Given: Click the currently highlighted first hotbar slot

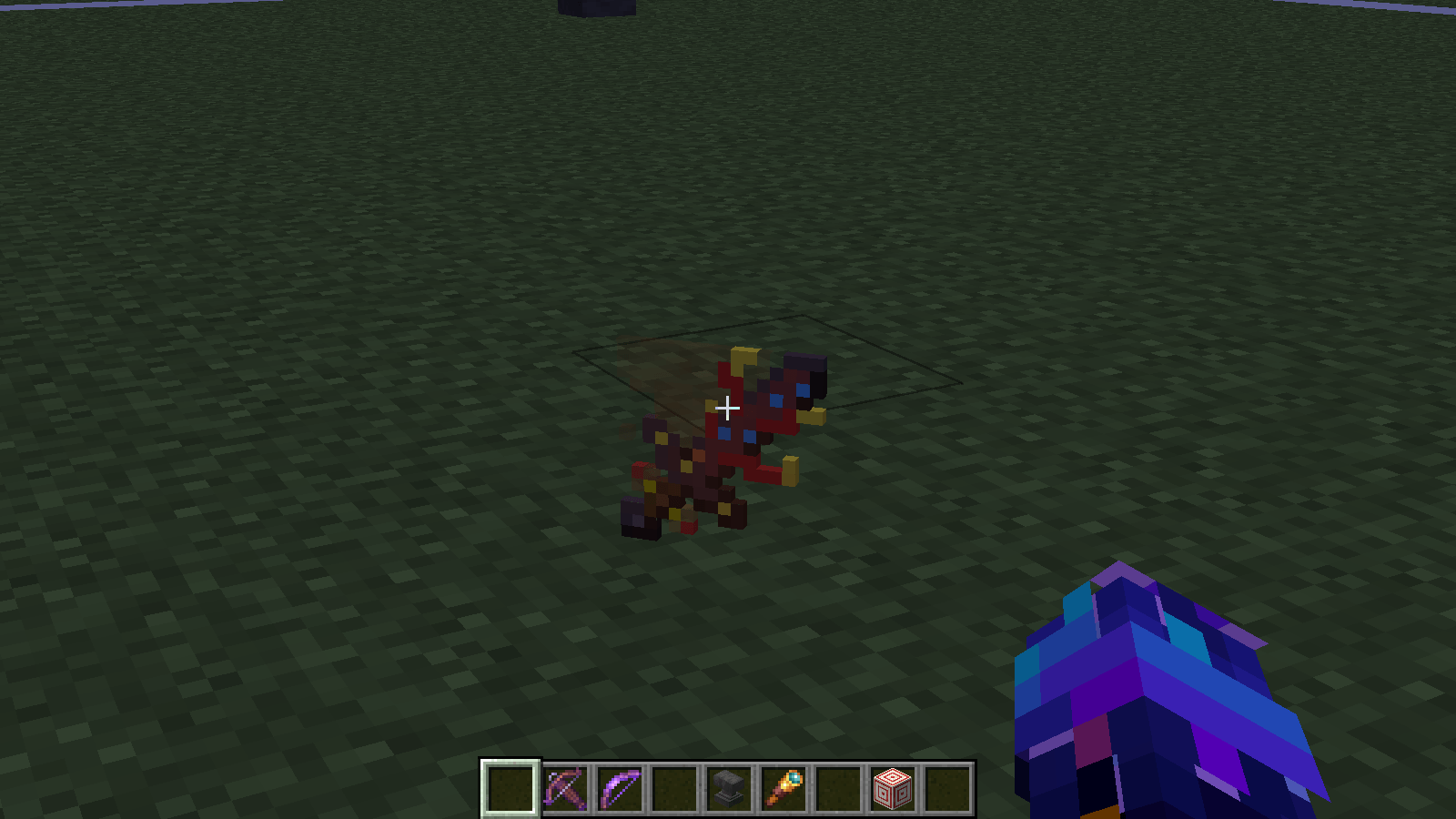Looking at the screenshot, I should (510, 790).
